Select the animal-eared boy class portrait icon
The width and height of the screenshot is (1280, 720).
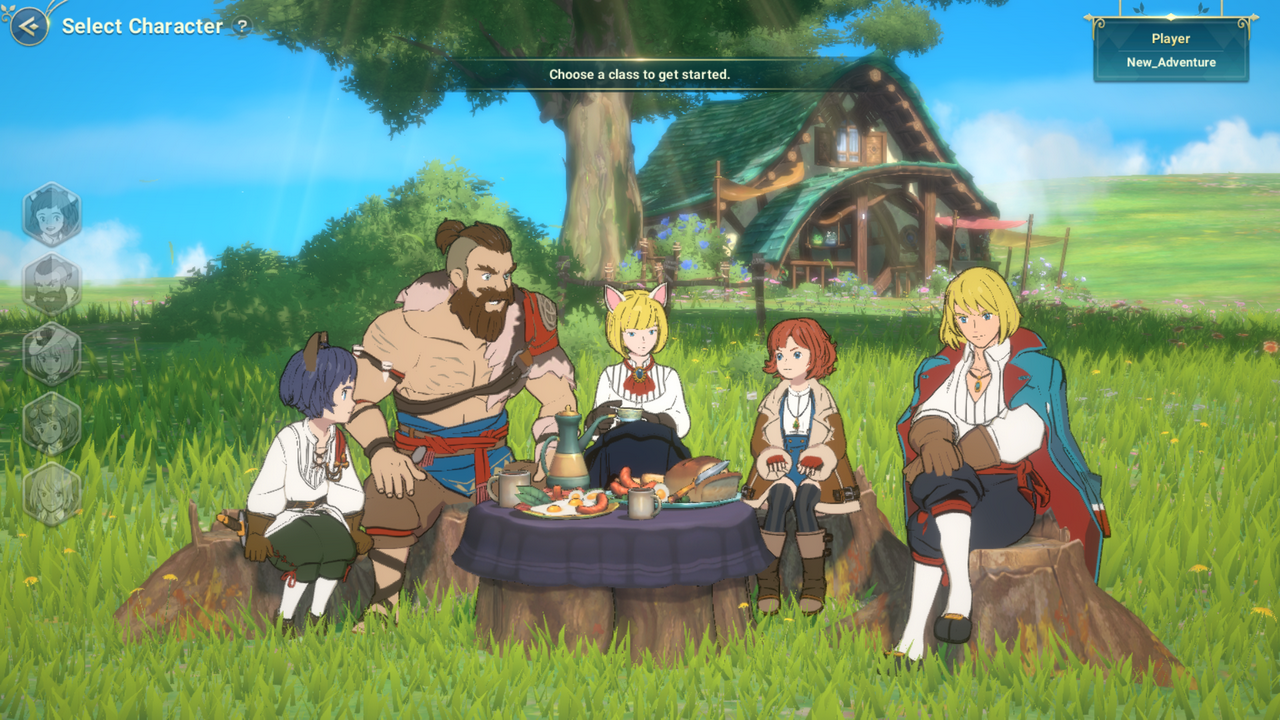(x=52, y=214)
